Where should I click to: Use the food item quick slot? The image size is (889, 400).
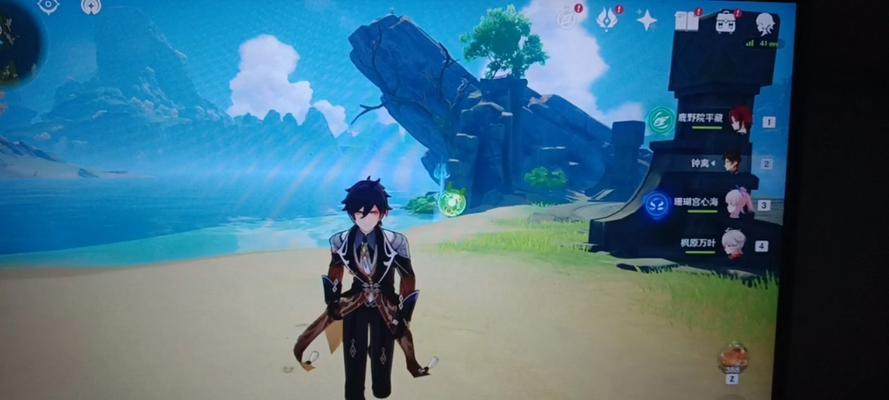(733, 357)
